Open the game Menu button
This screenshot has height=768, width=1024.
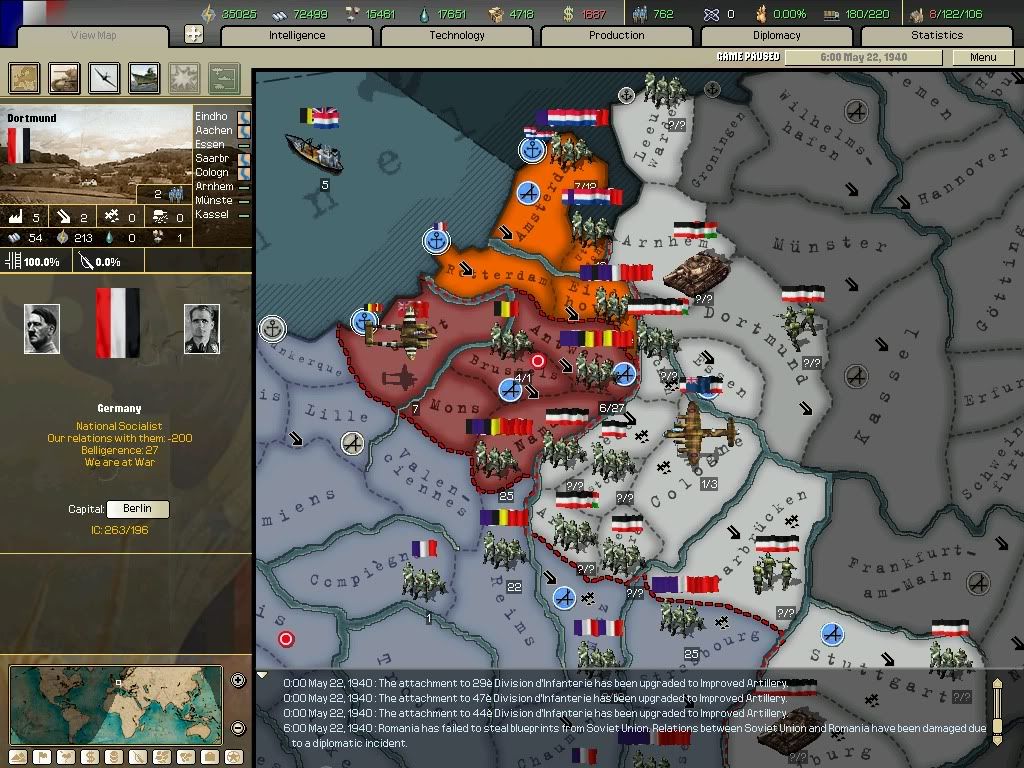[x=983, y=57]
